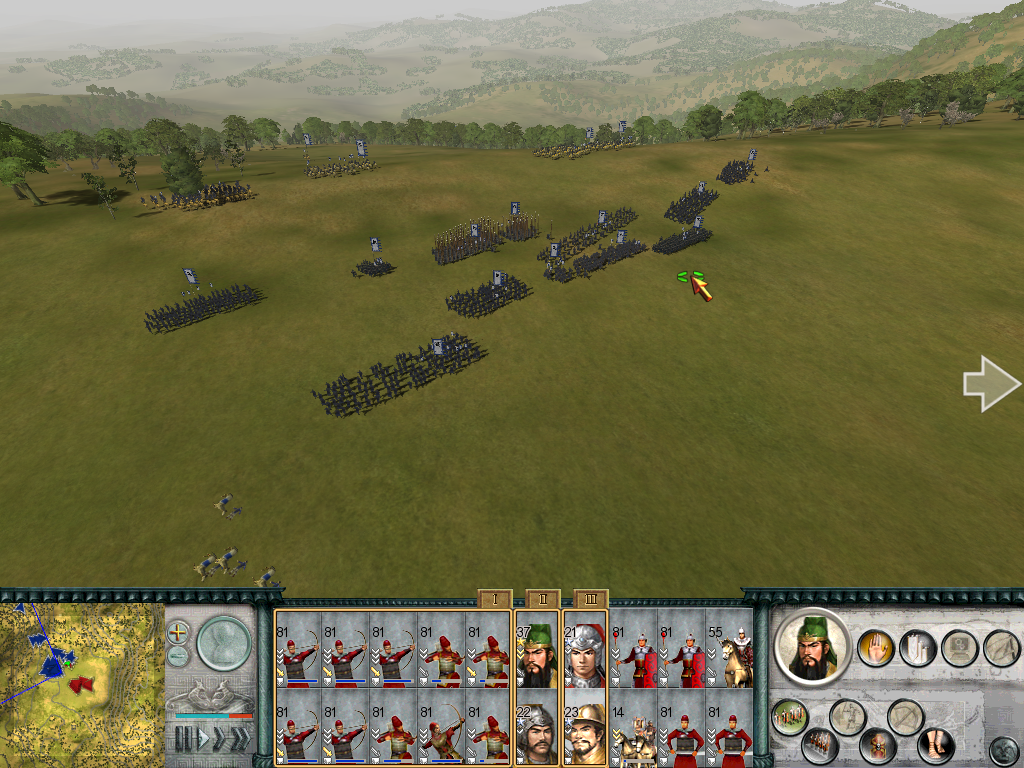
Task: Set battle to normal speed
Action: click(x=203, y=739)
